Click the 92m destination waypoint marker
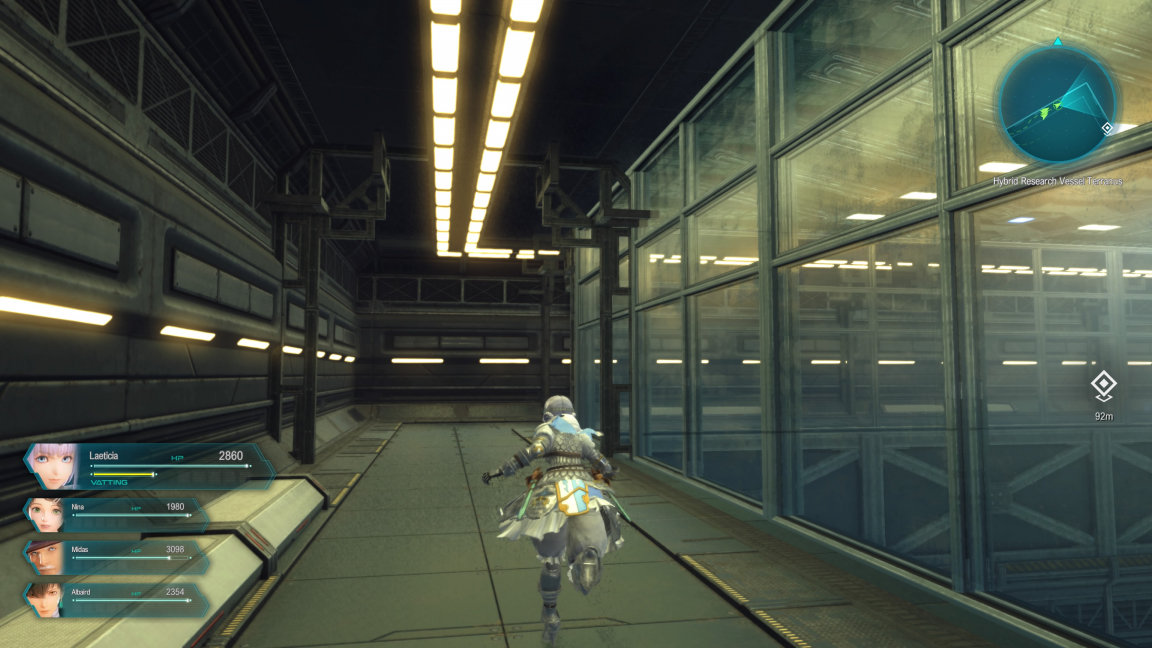 click(x=1104, y=386)
